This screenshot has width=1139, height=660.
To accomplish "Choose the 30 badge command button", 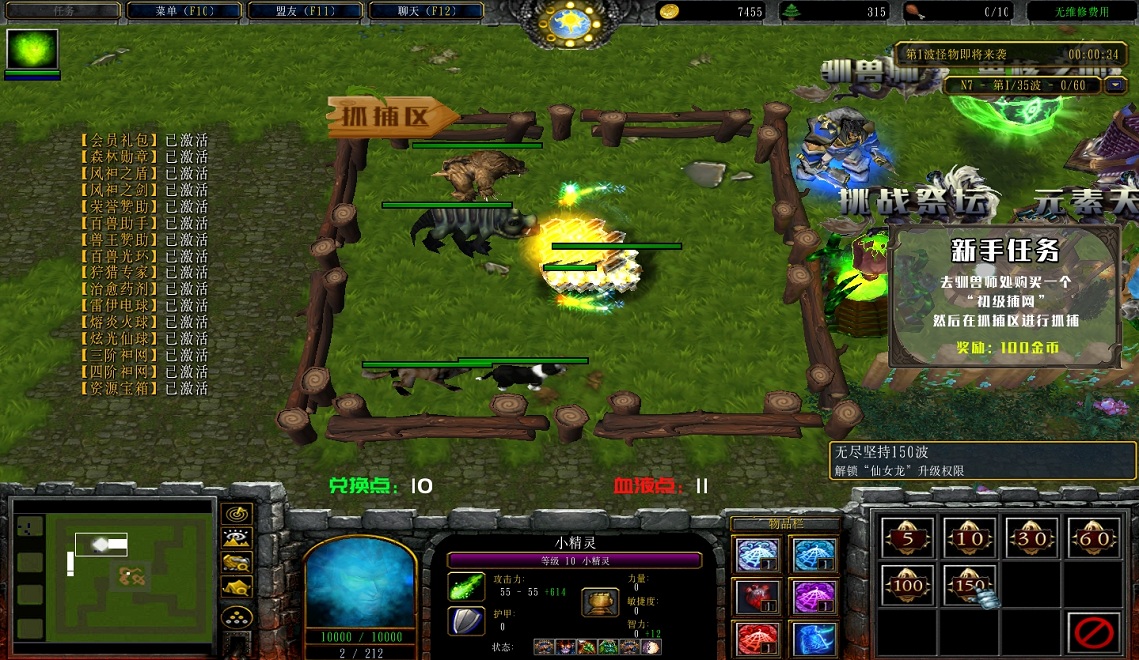I will coord(1031,538).
